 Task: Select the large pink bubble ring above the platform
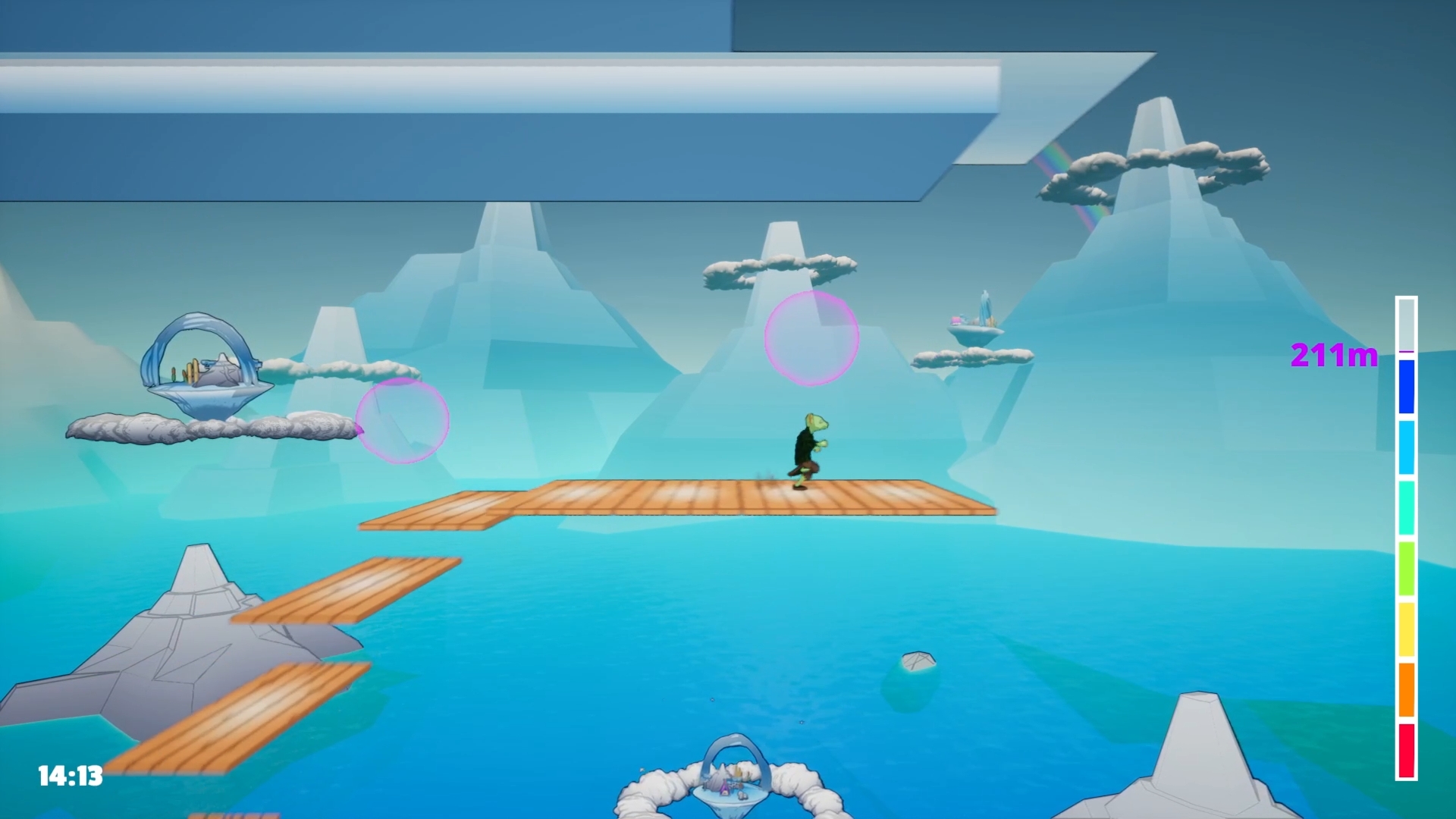click(811, 339)
